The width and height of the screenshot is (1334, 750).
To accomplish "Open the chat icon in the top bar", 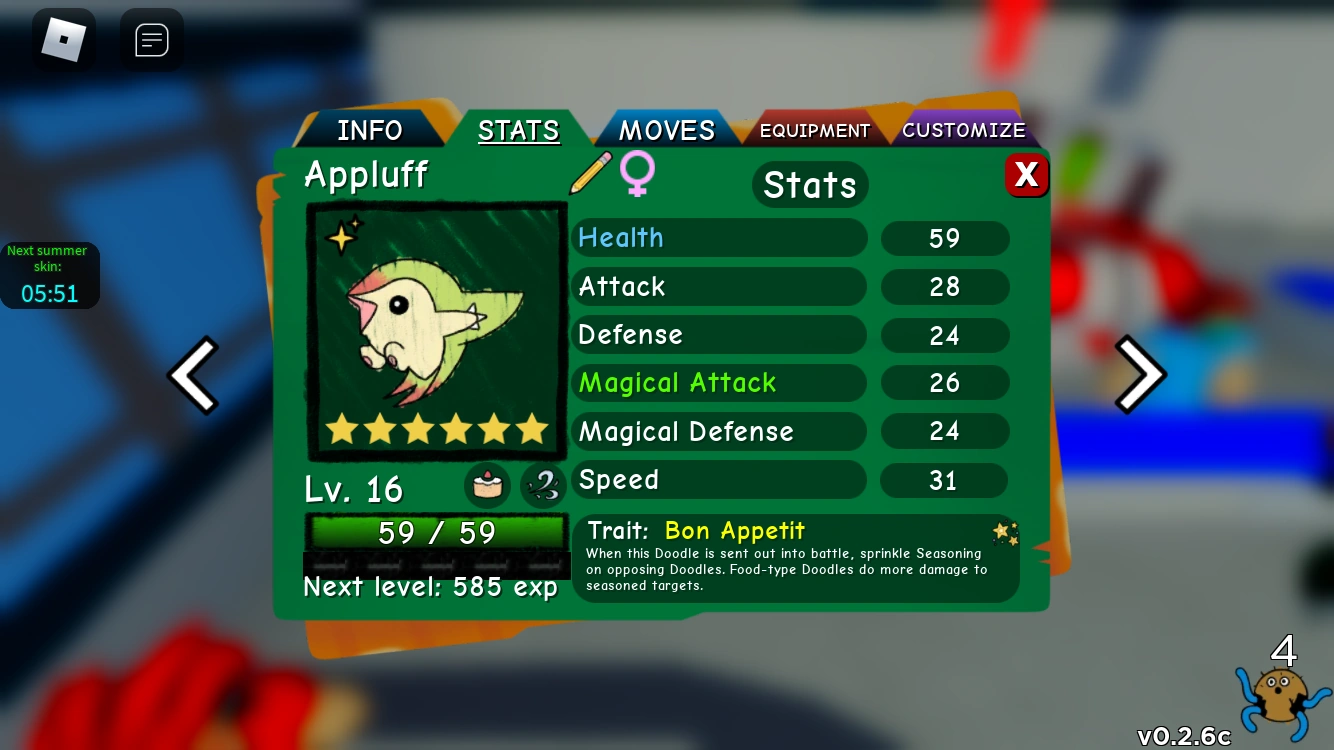I will [151, 39].
